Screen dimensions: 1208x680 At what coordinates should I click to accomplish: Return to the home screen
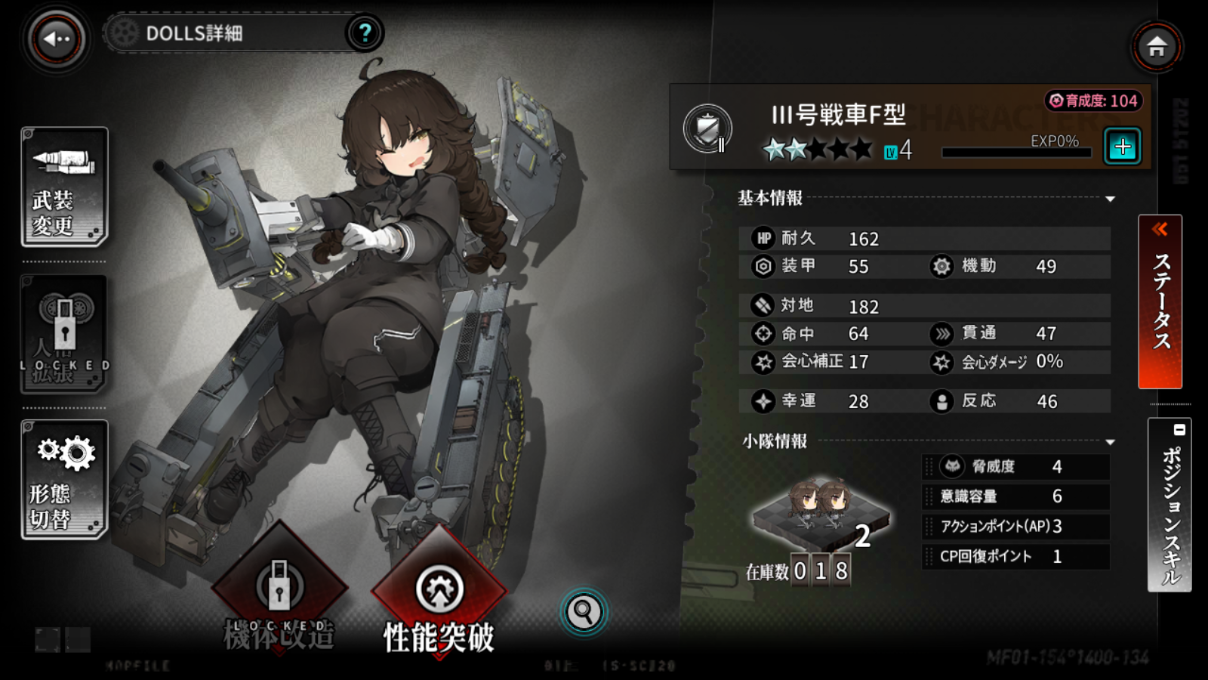click(x=1157, y=46)
